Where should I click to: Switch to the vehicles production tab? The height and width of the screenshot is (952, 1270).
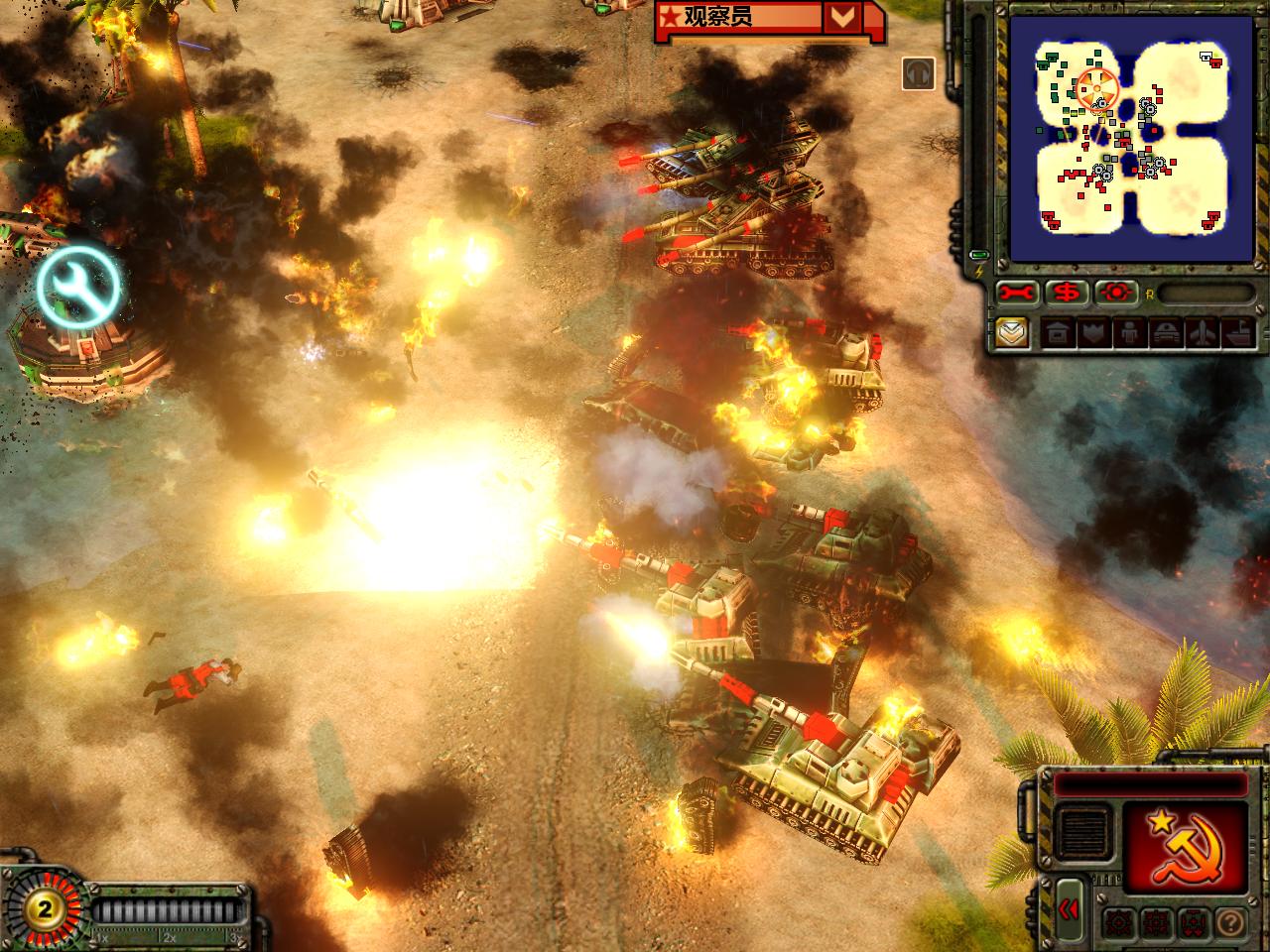click(x=1164, y=333)
